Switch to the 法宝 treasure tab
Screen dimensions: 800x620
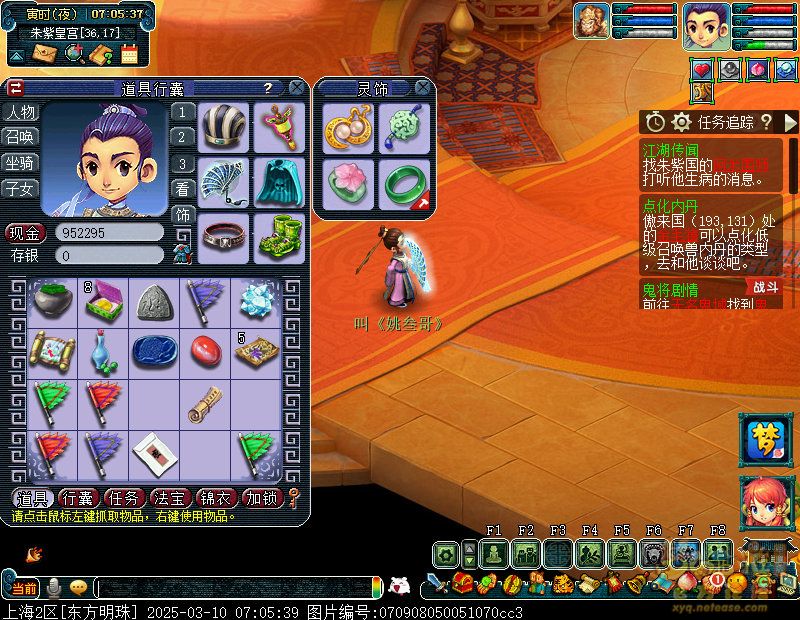click(169, 498)
